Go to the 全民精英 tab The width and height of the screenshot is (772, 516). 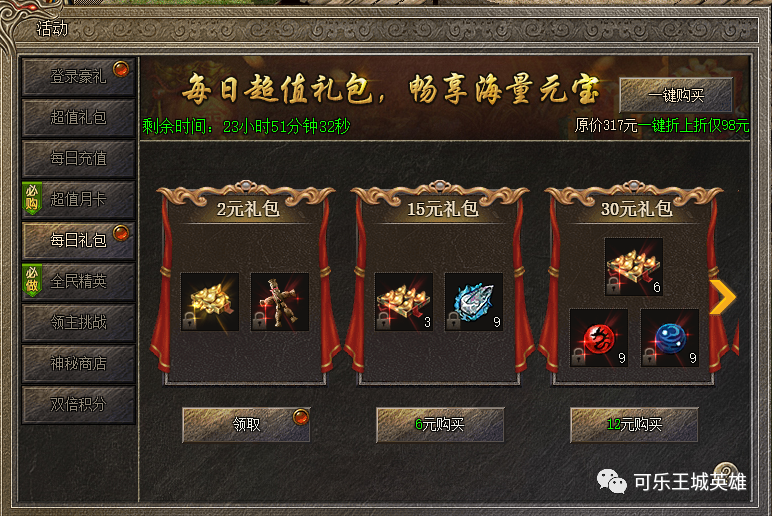pos(78,282)
